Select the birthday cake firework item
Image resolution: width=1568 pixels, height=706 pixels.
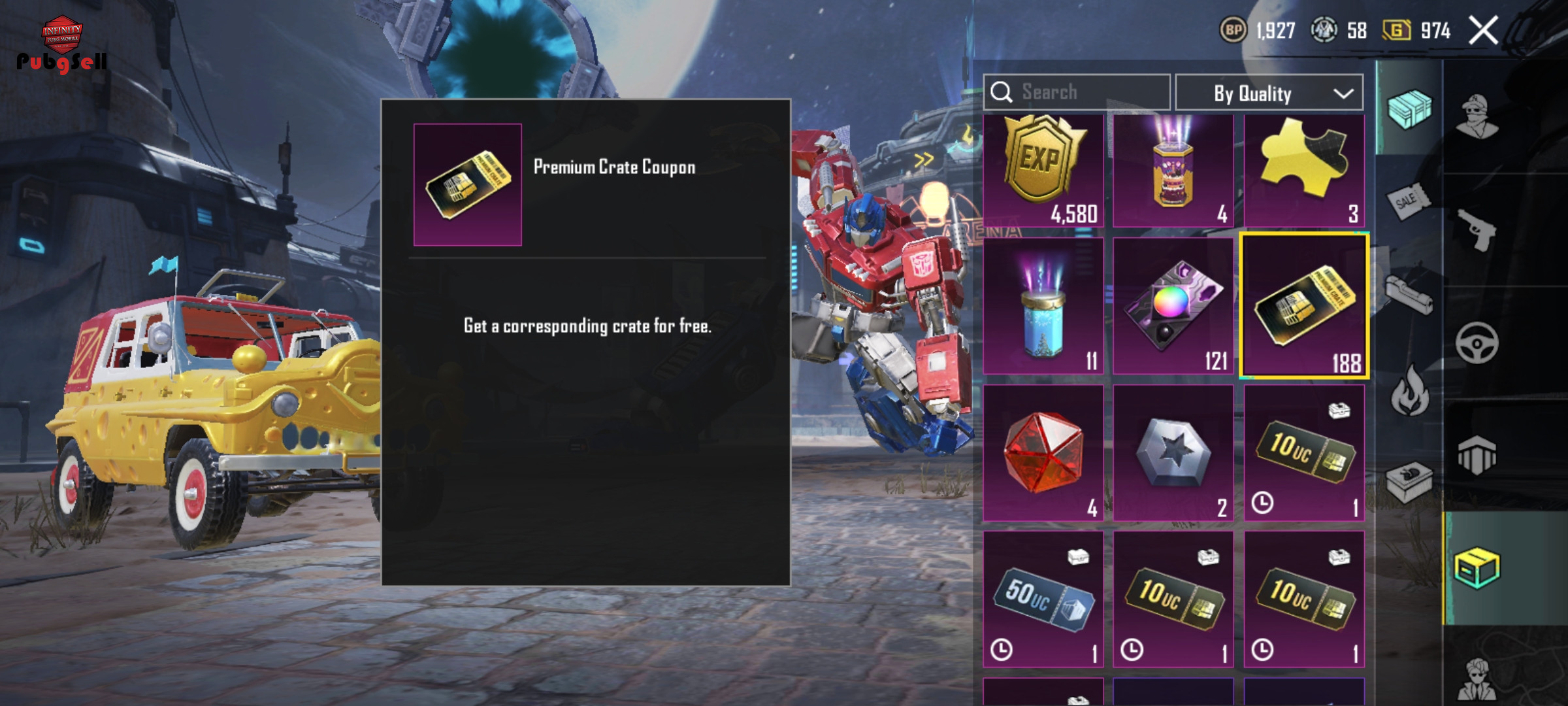tap(1173, 171)
